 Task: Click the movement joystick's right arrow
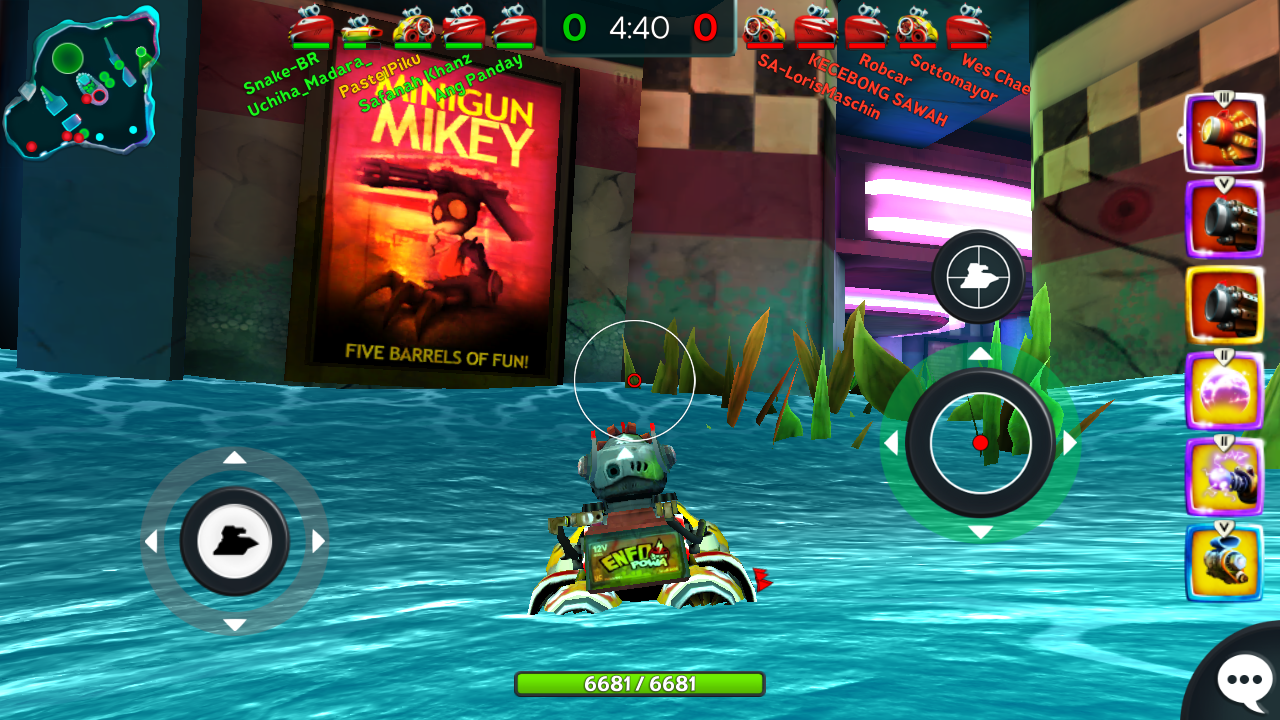319,542
